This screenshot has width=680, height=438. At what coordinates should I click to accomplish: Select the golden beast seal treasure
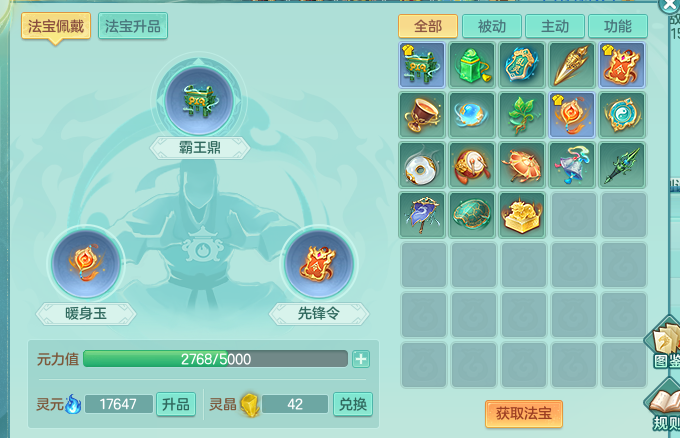point(523,214)
